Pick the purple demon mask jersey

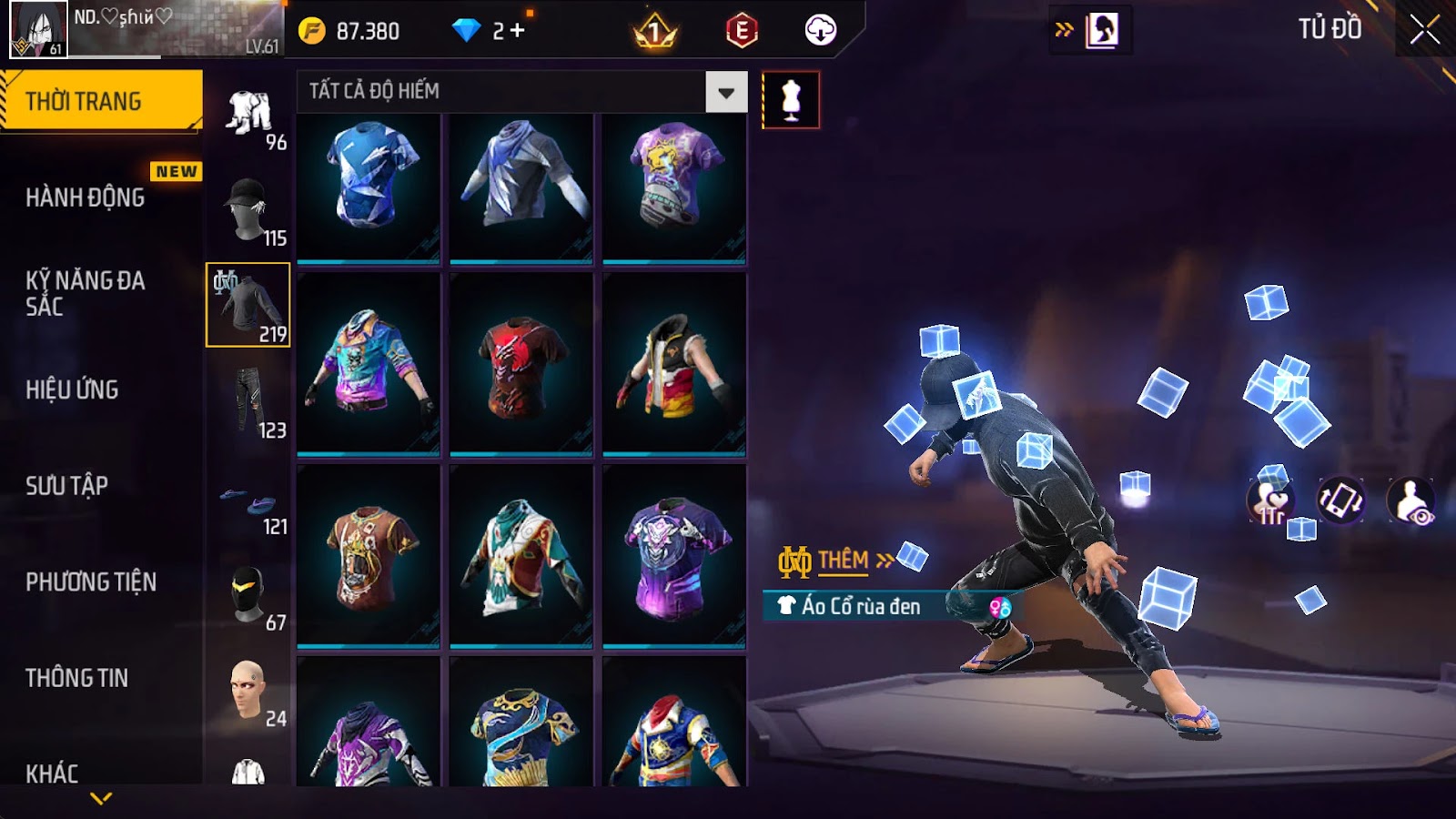tap(674, 555)
